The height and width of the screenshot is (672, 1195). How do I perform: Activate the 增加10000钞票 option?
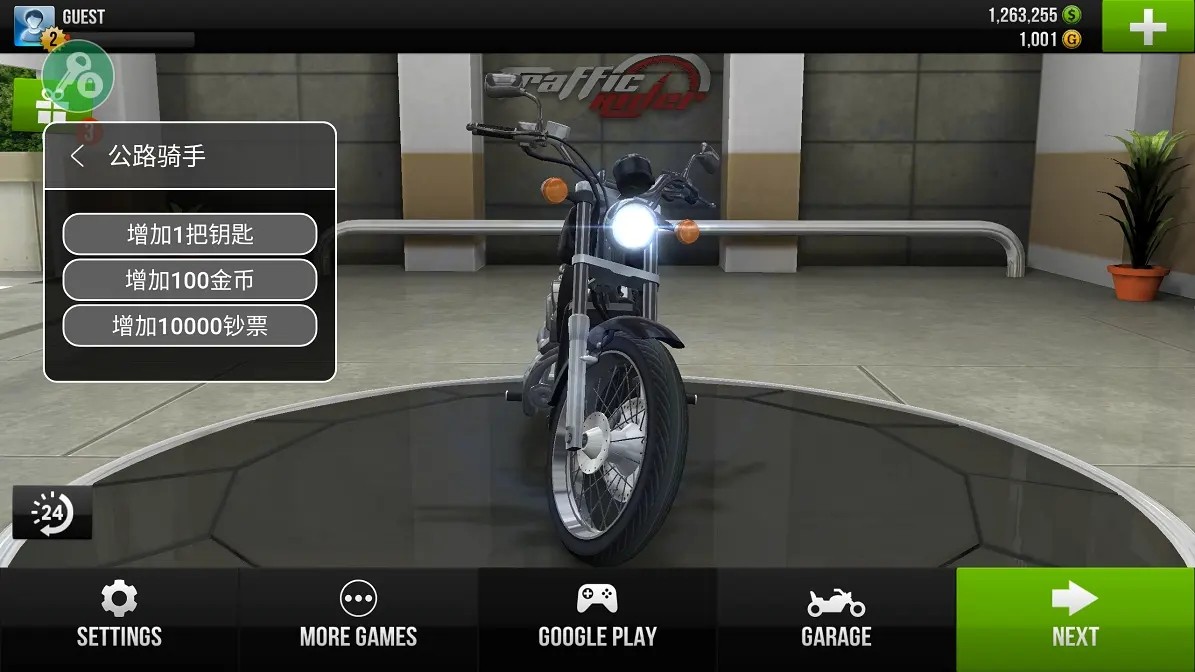190,327
